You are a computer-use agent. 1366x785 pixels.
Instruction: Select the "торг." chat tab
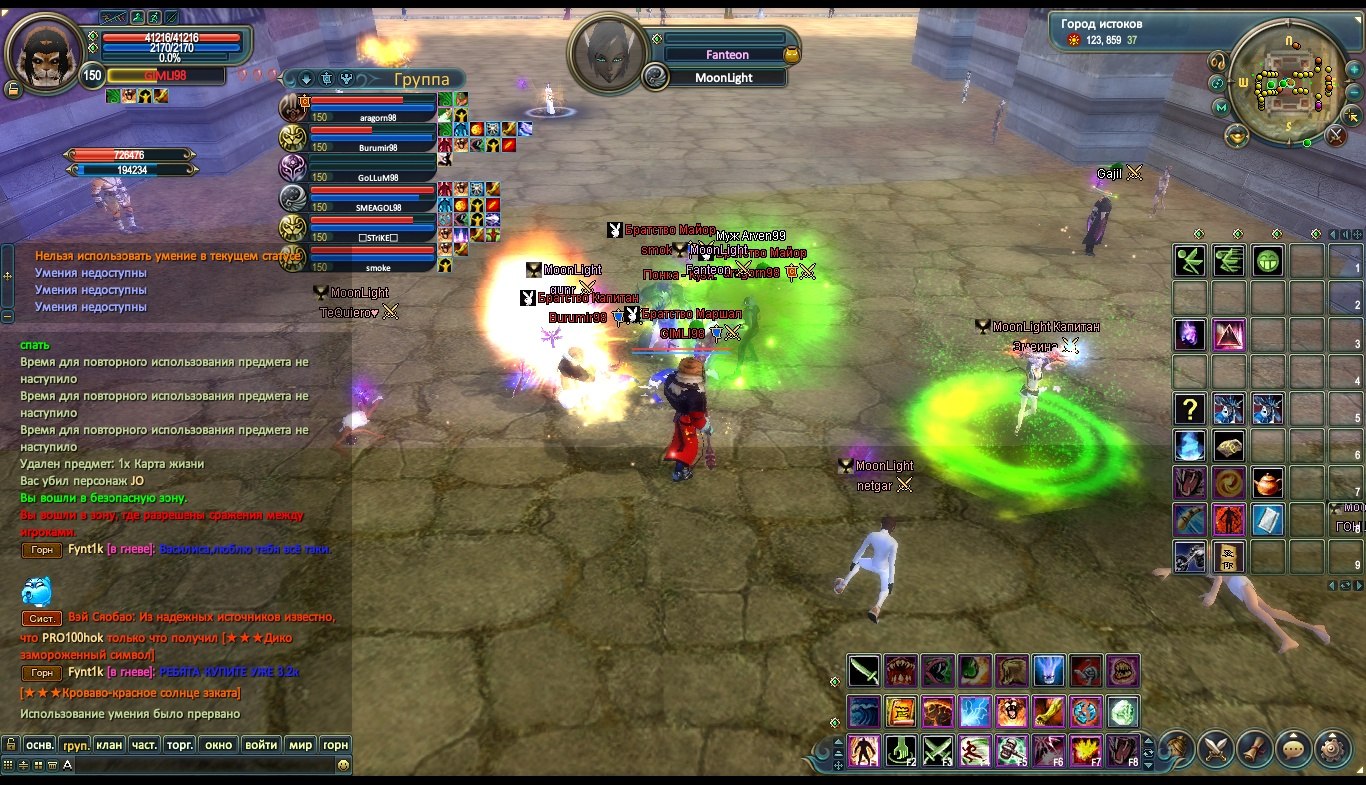[180, 745]
